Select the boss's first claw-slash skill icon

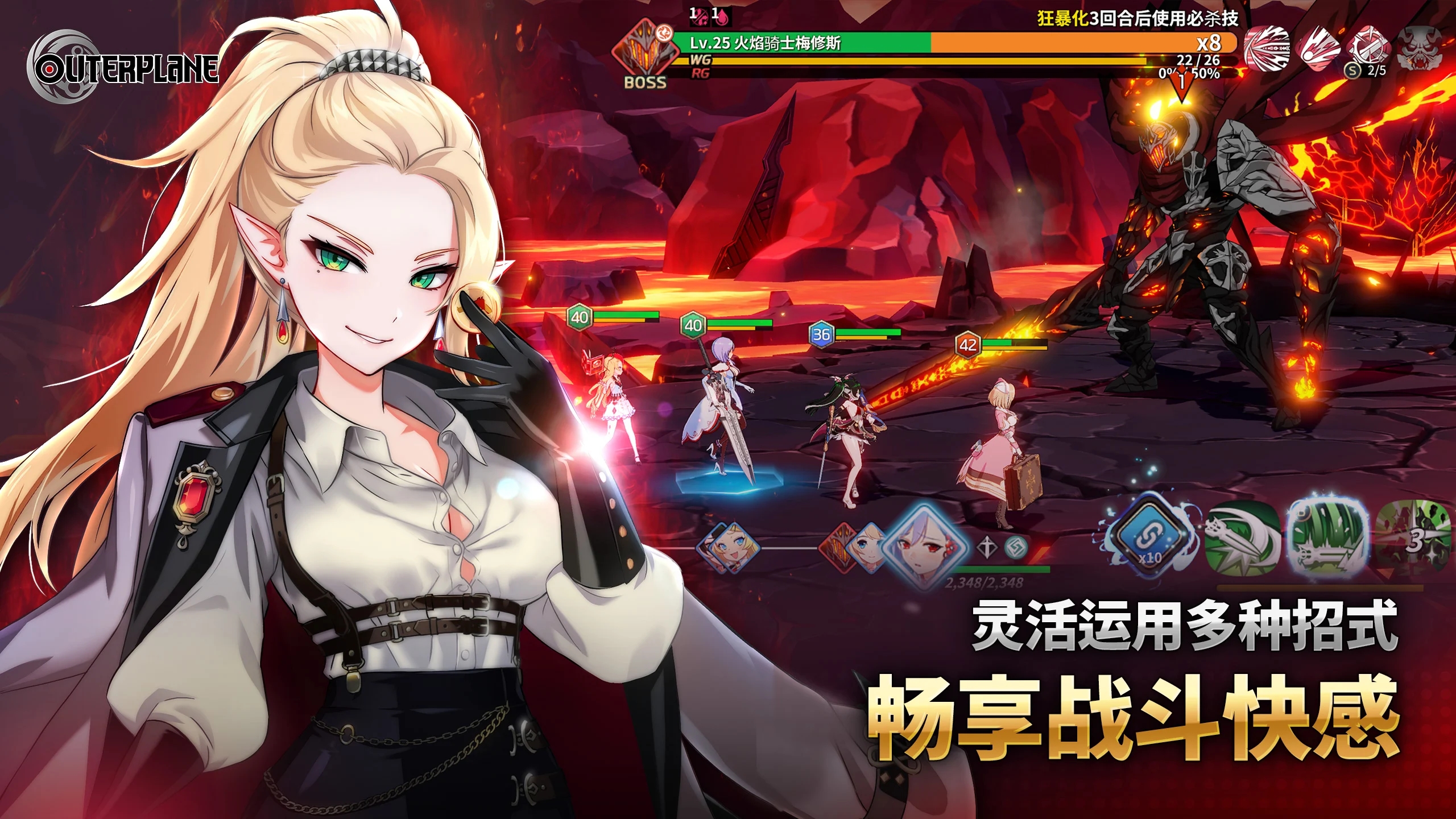click(x=1267, y=50)
